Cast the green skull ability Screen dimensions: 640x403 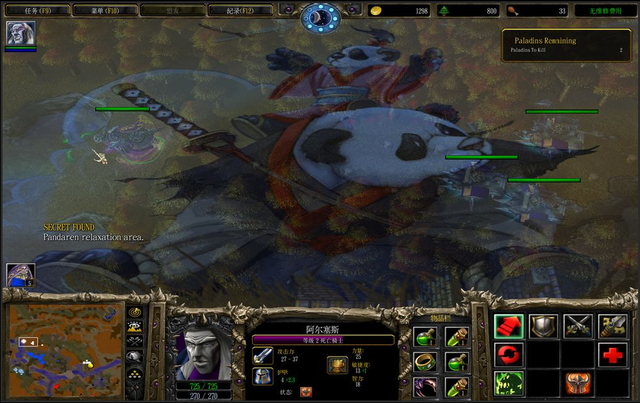click(x=508, y=384)
